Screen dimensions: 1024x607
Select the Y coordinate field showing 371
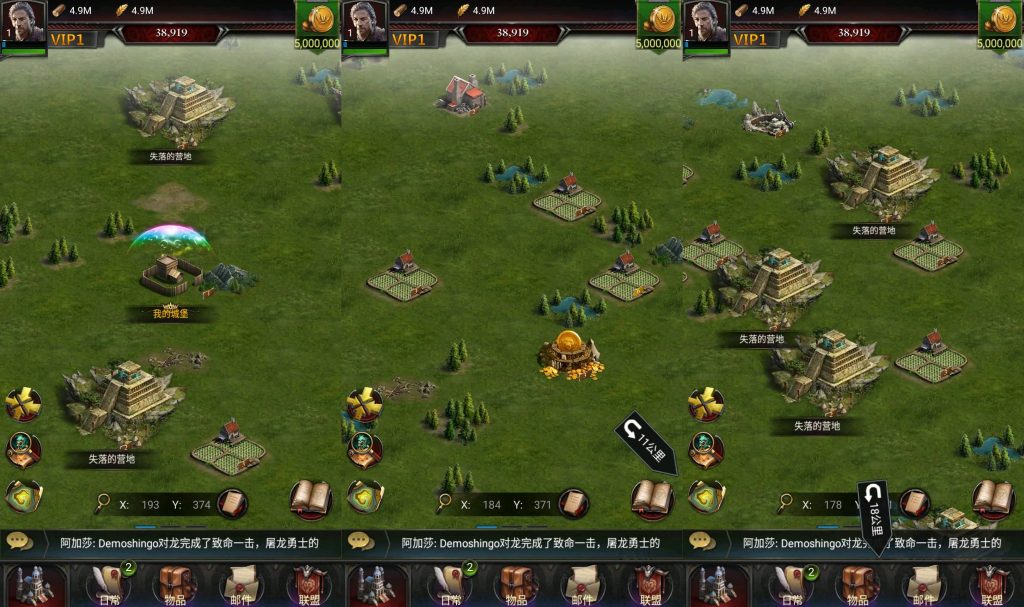click(x=542, y=505)
